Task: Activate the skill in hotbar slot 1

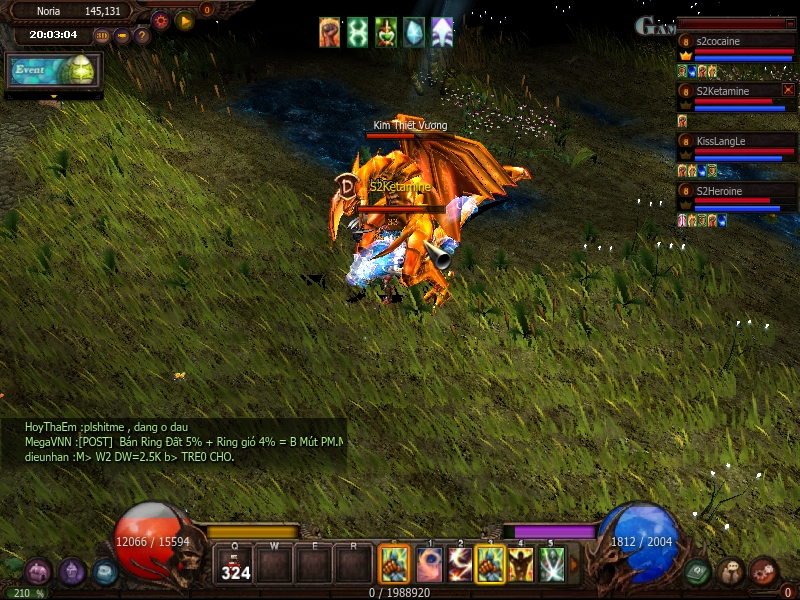Action: click(430, 565)
